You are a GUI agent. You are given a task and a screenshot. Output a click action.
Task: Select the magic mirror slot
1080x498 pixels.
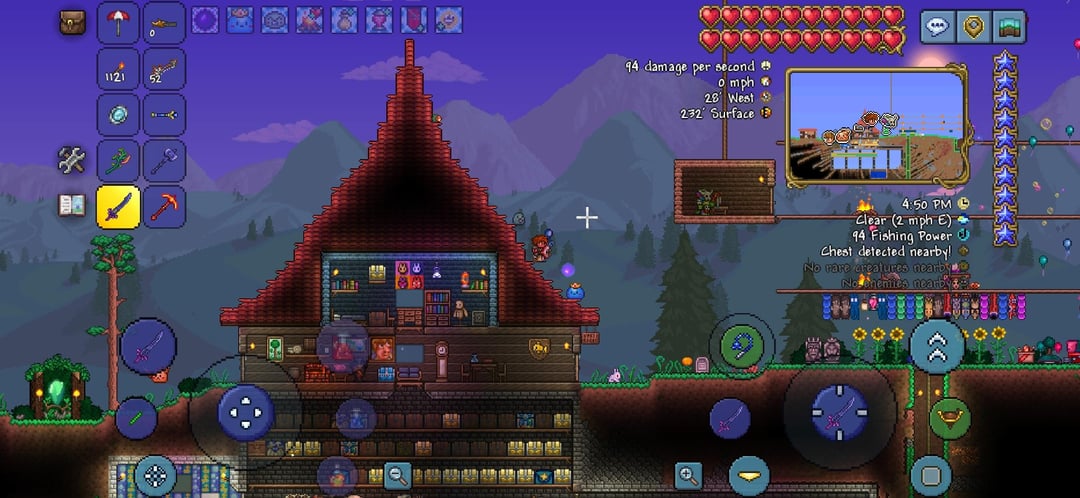(118, 115)
